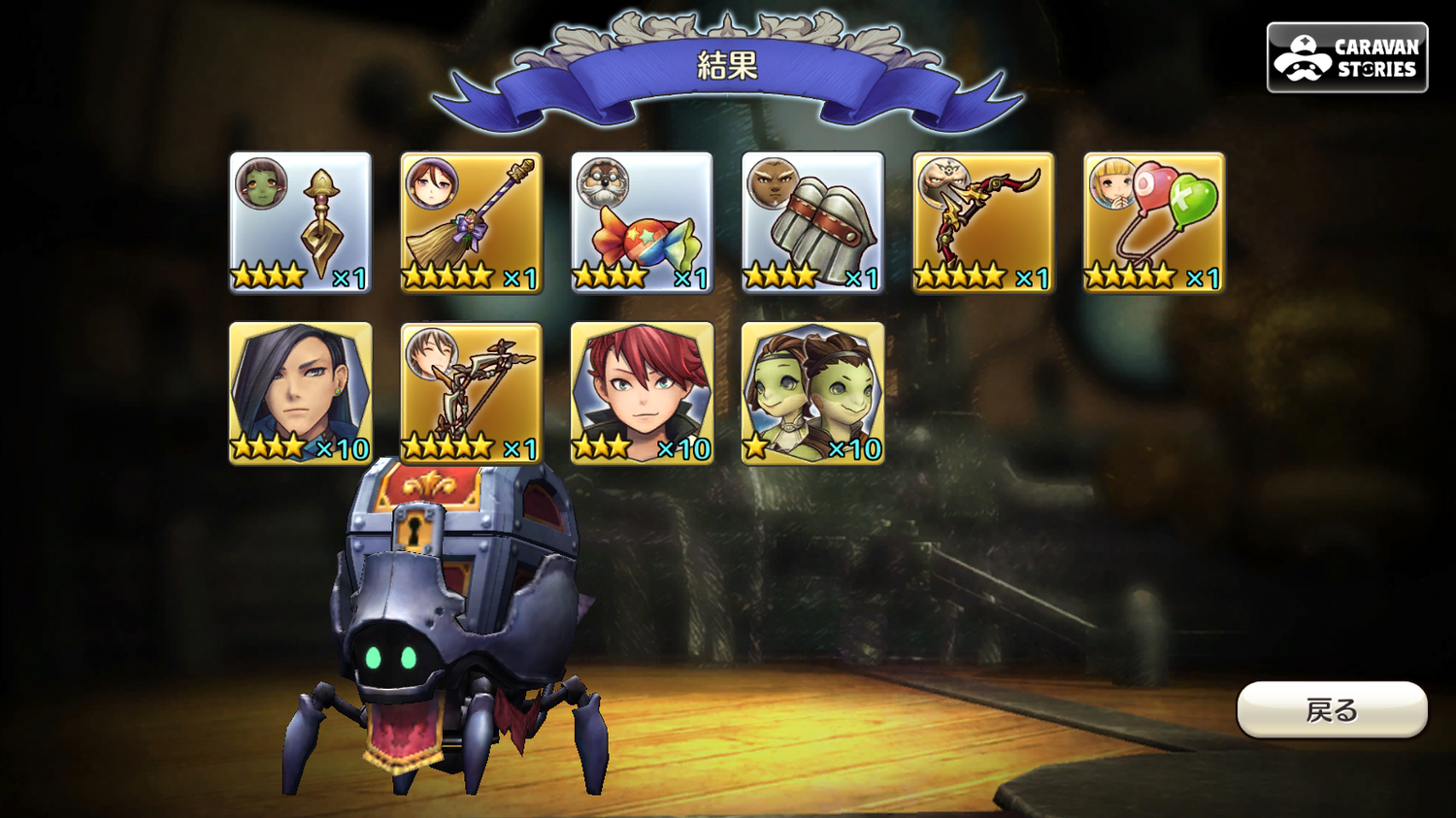Screen dimensions: 1456x818
Task: Choose the red-haired boy character tile
Action: tap(643, 393)
